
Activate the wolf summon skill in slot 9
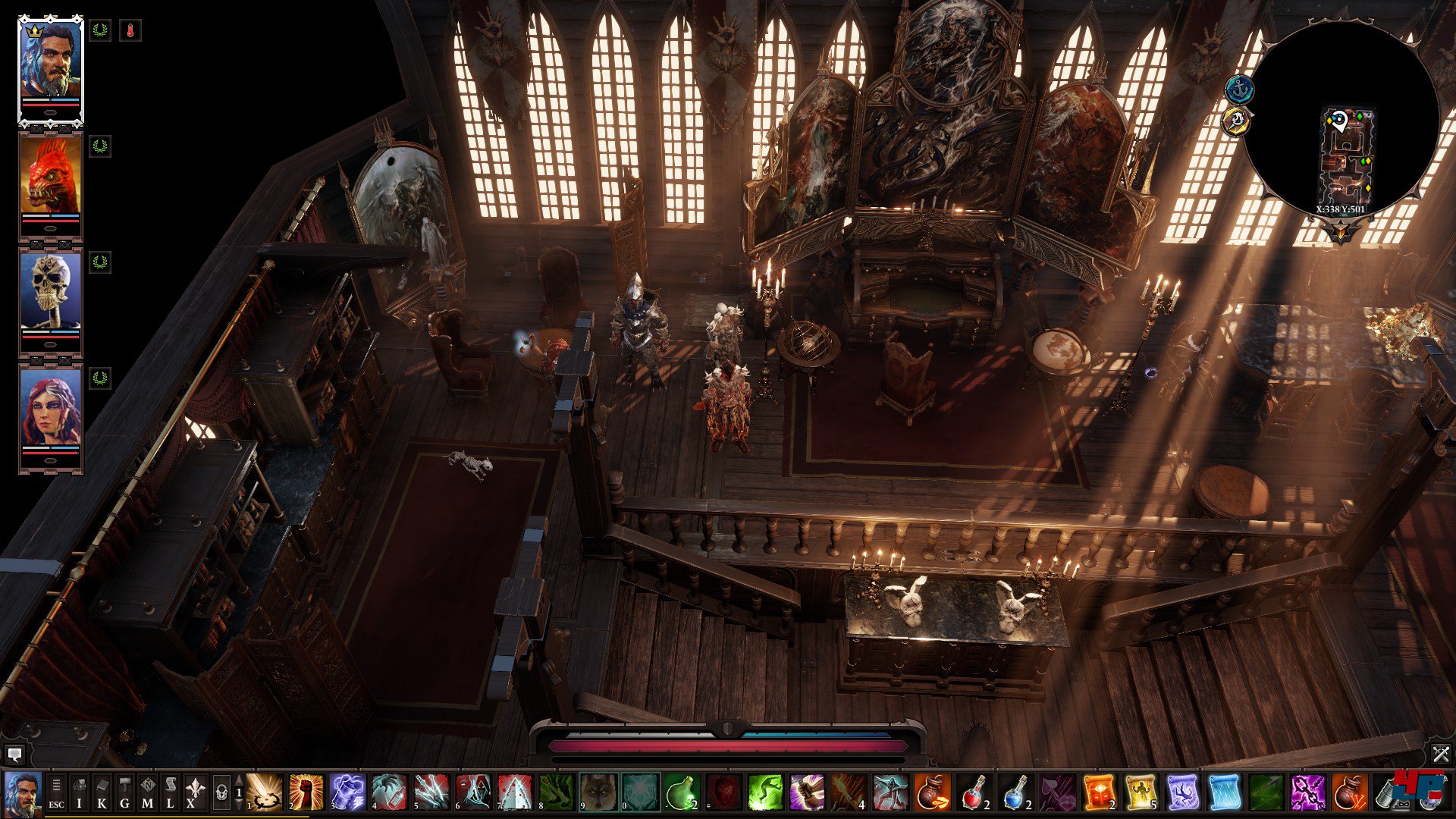pyautogui.click(x=598, y=792)
